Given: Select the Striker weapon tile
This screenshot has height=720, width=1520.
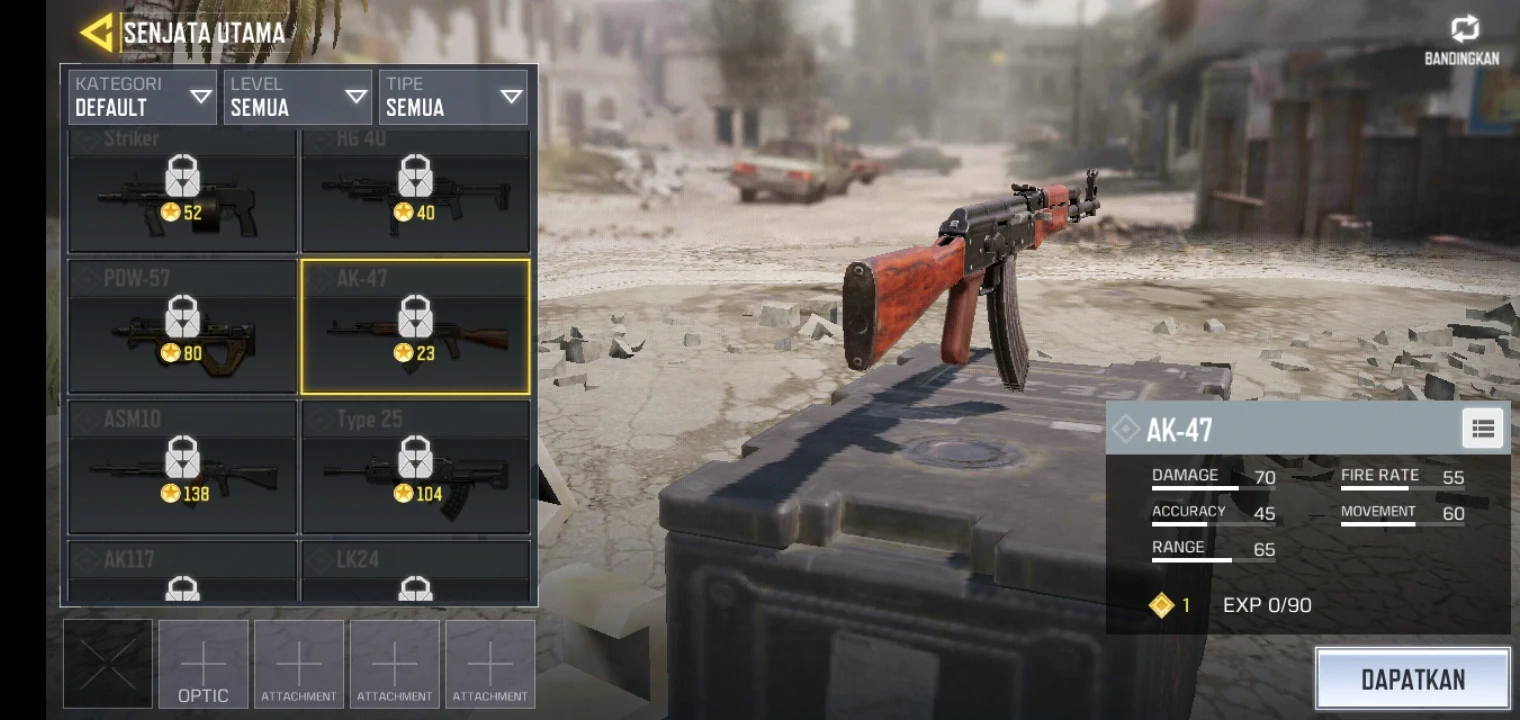Looking at the screenshot, I should point(182,192).
